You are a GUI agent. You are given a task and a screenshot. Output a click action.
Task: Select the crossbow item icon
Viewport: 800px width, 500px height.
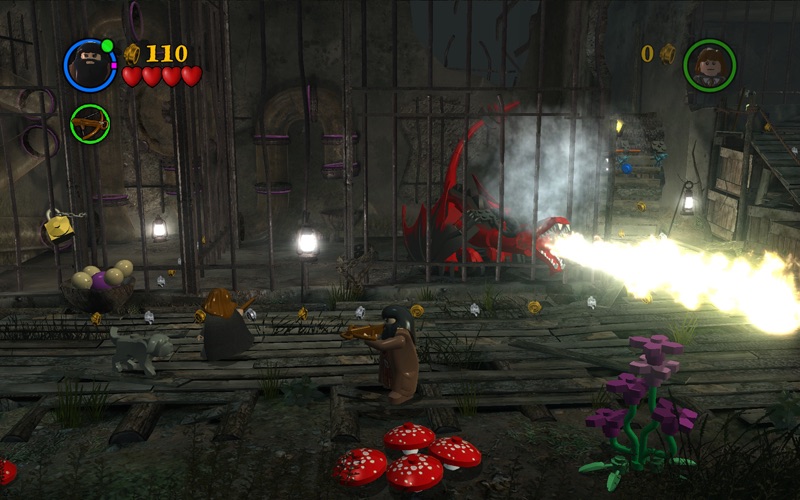(90, 123)
